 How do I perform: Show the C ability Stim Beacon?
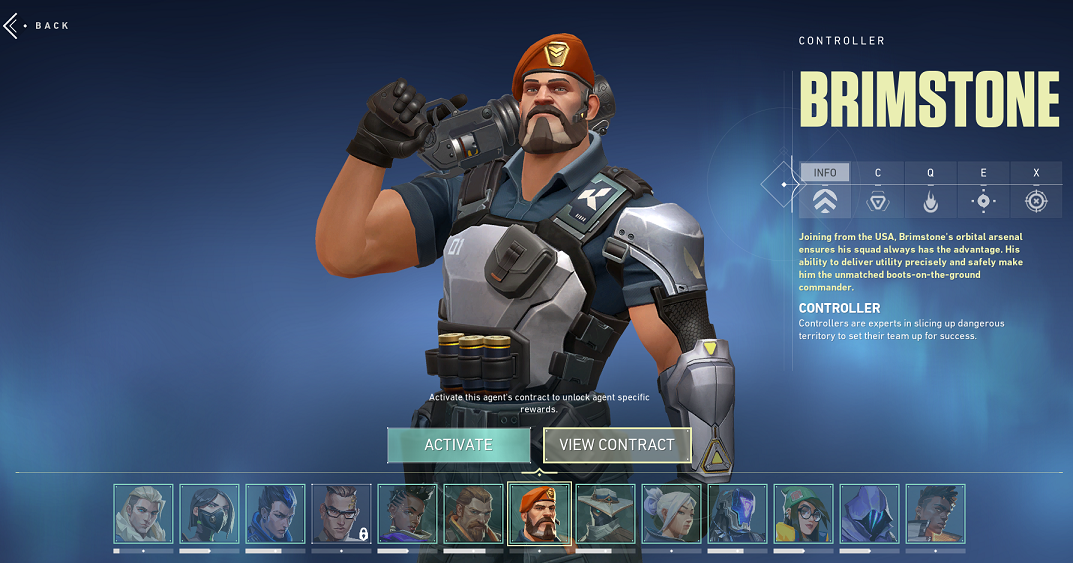[878, 190]
